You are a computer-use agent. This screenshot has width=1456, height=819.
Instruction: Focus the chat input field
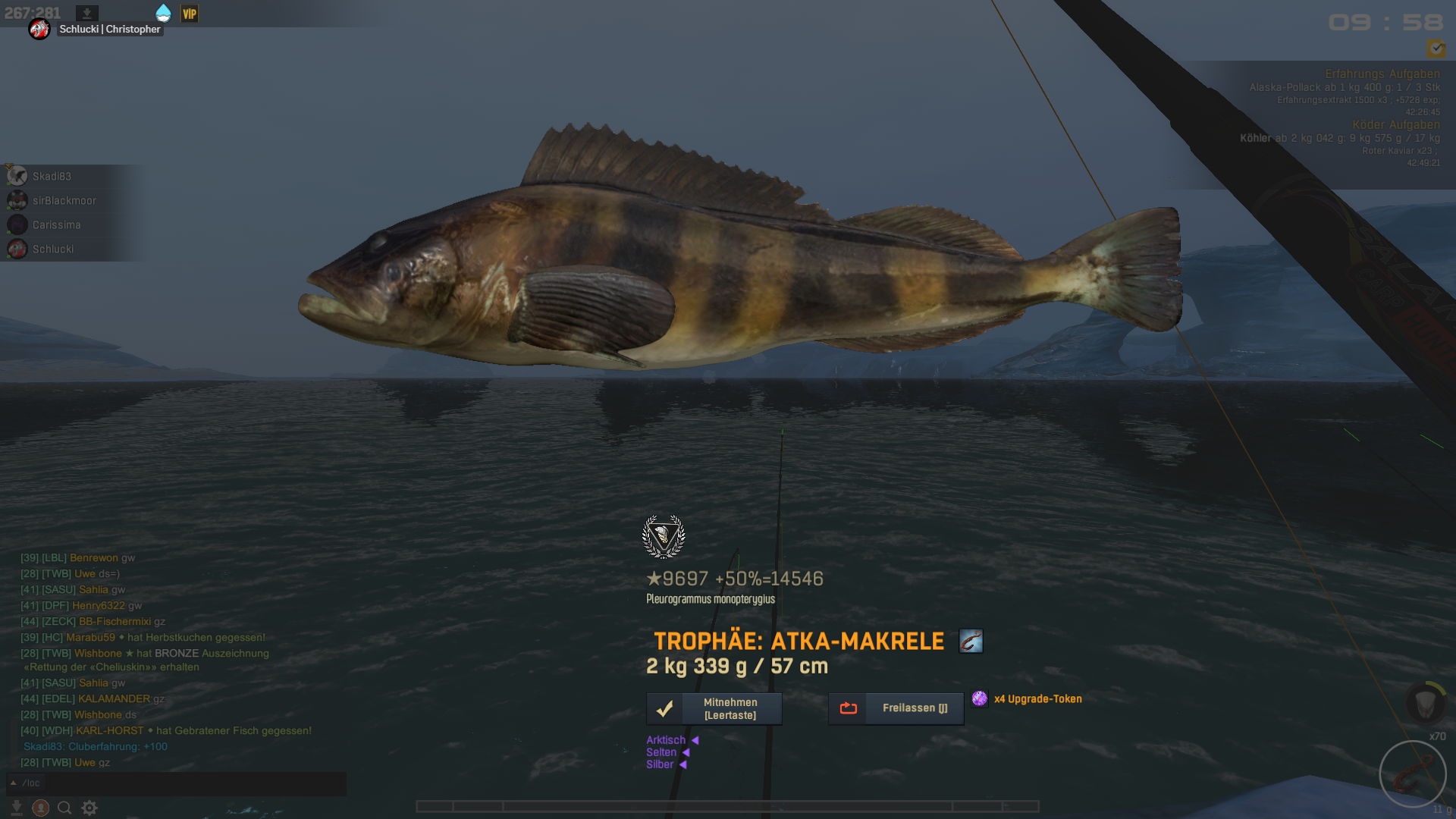[190, 783]
